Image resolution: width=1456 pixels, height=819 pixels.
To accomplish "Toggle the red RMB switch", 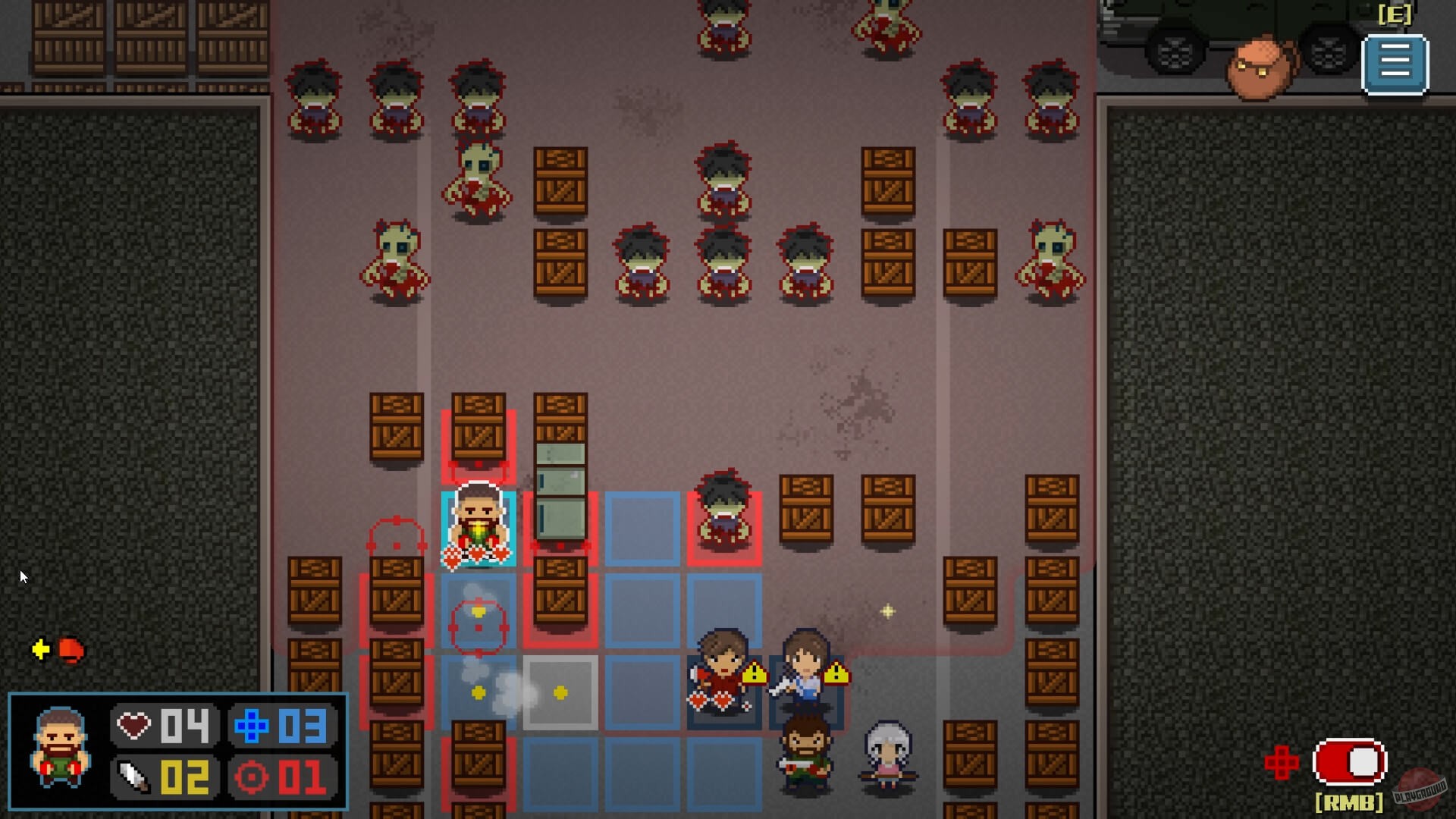I will tap(1349, 762).
